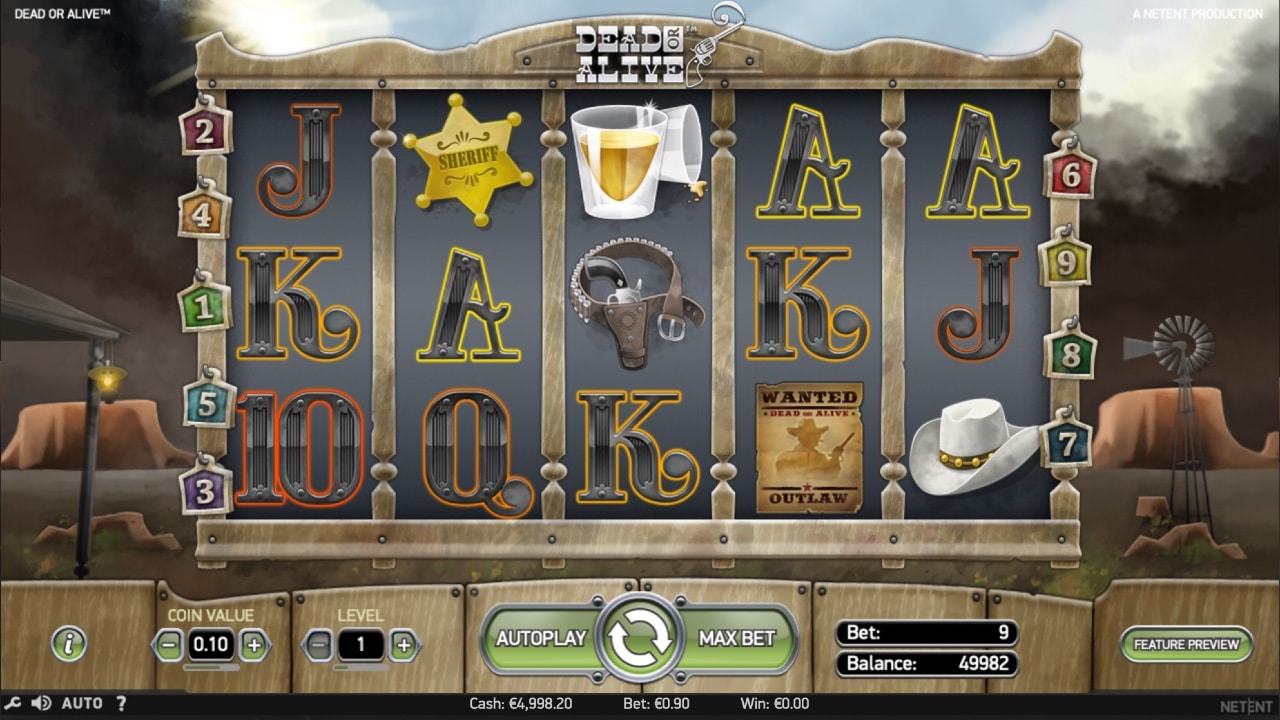Open the AUTO menu in the bottom bar
This screenshot has width=1280, height=720.
(x=82, y=703)
